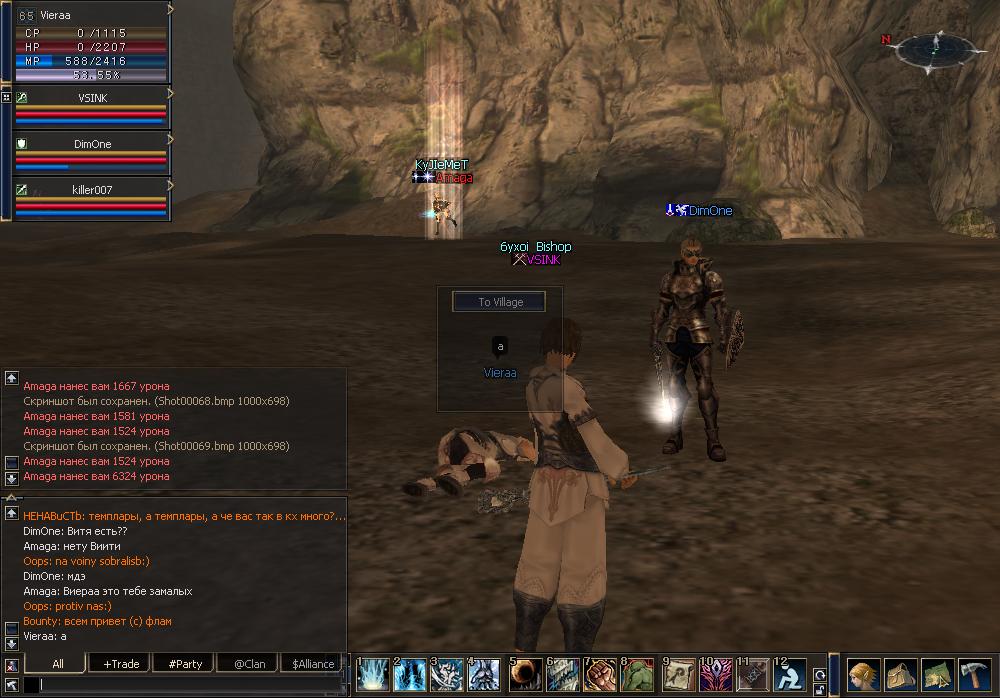Viewport: 1000px width, 698px height.
Task: Select the @Clan chat tab
Action: [x=249, y=663]
